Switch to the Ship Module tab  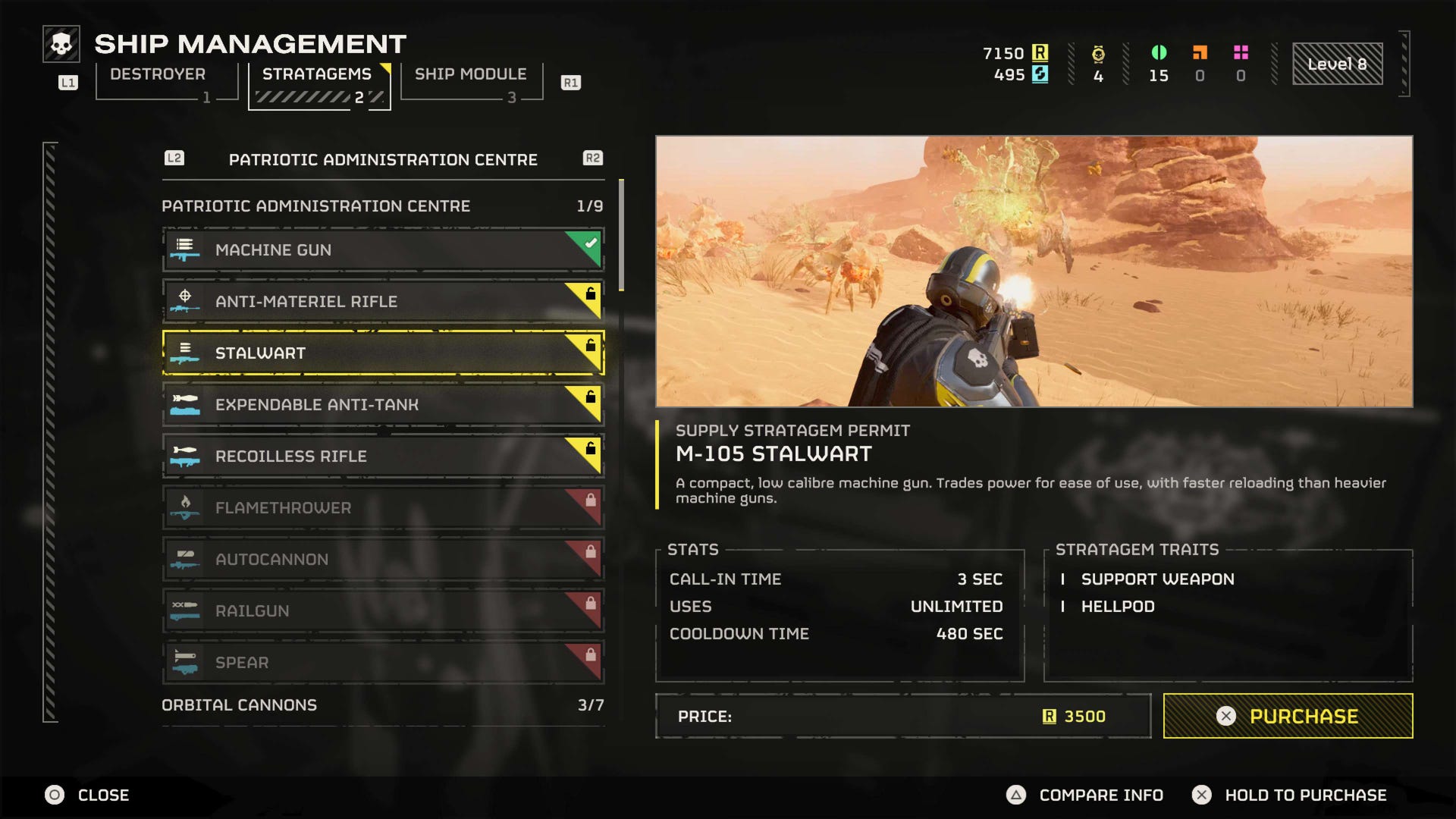point(470,74)
